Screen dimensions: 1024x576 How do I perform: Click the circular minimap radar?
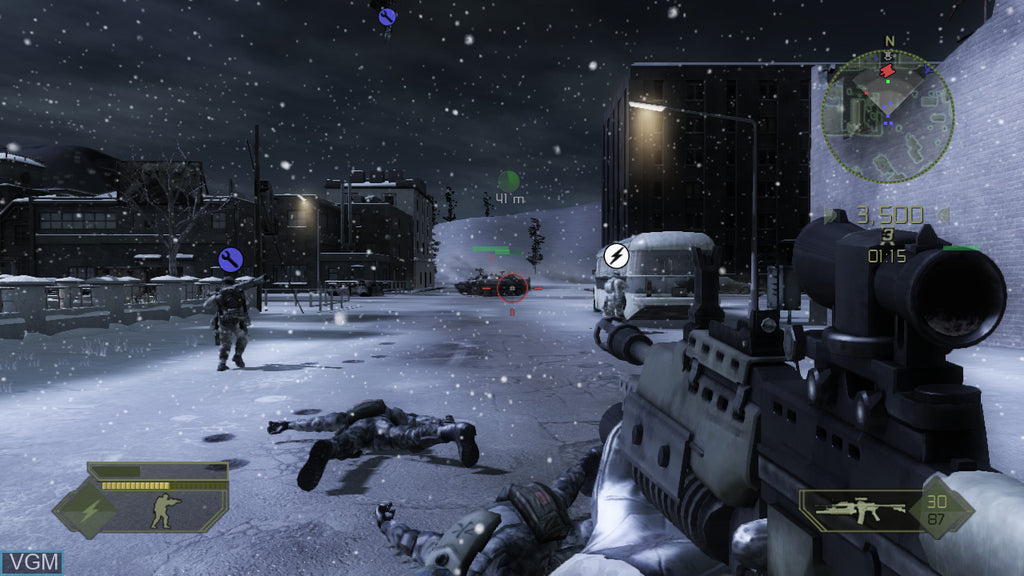coord(887,115)
